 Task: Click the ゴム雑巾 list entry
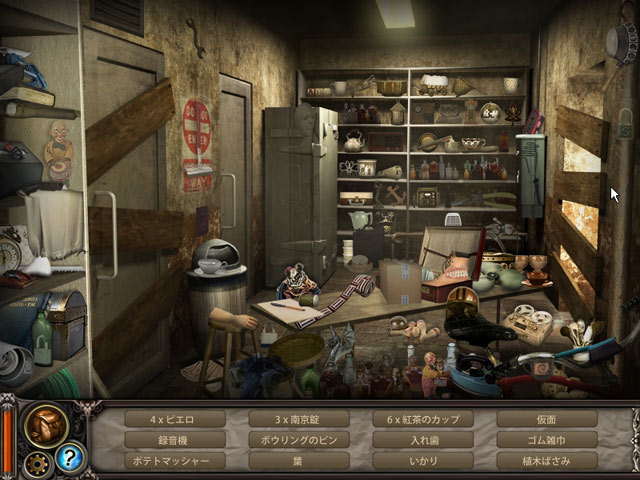546,440
